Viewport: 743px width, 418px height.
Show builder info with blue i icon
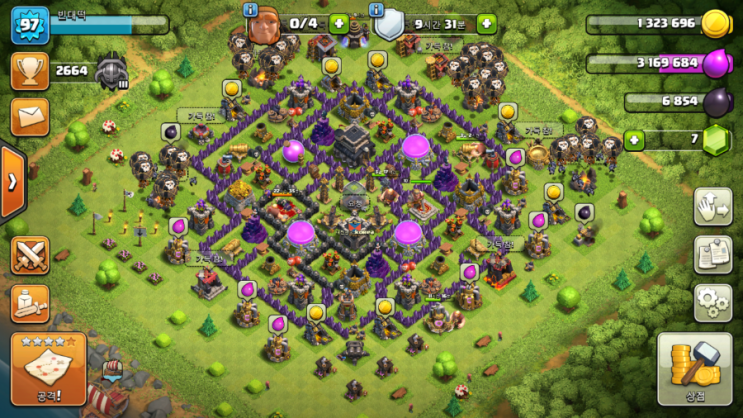click(x=250, y=8)
